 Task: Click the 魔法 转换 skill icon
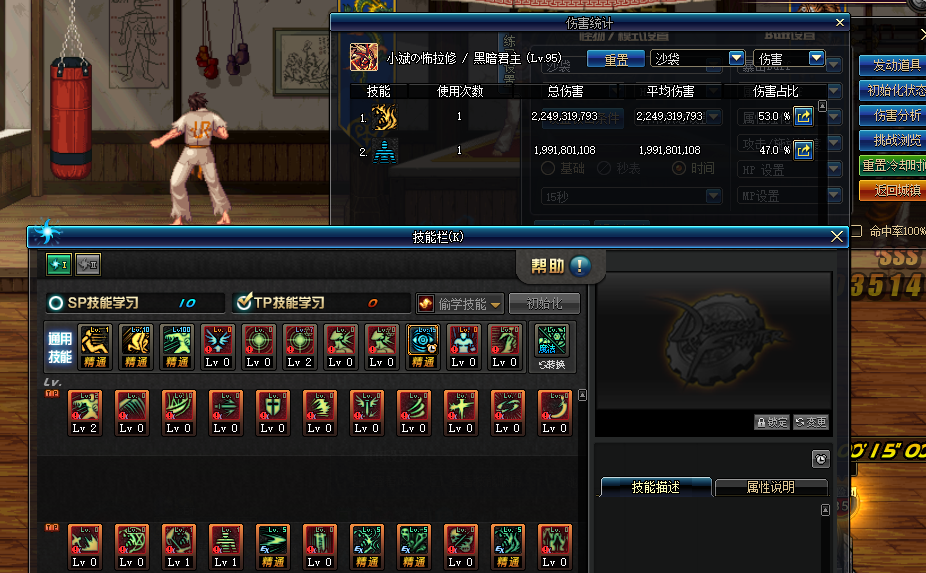[x=550, y=346]
